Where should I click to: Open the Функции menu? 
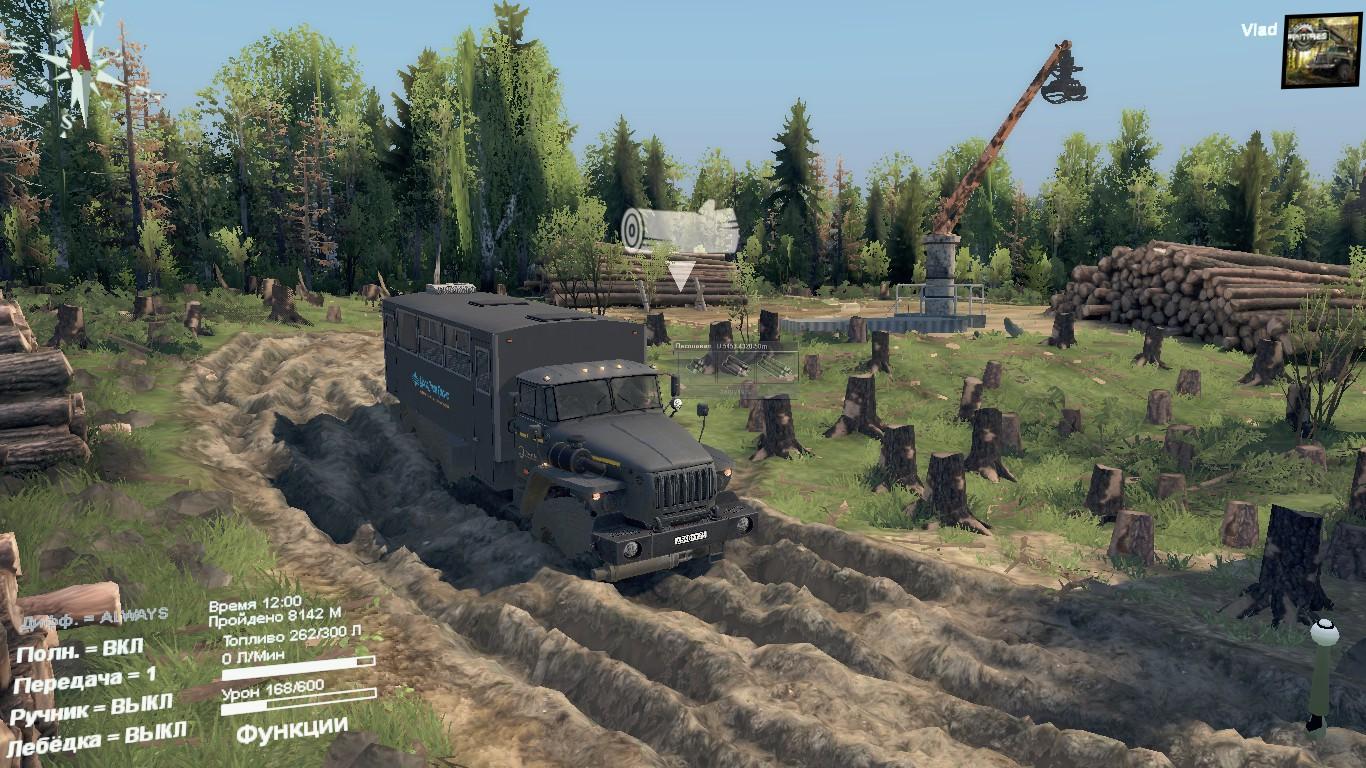[291, 730]
